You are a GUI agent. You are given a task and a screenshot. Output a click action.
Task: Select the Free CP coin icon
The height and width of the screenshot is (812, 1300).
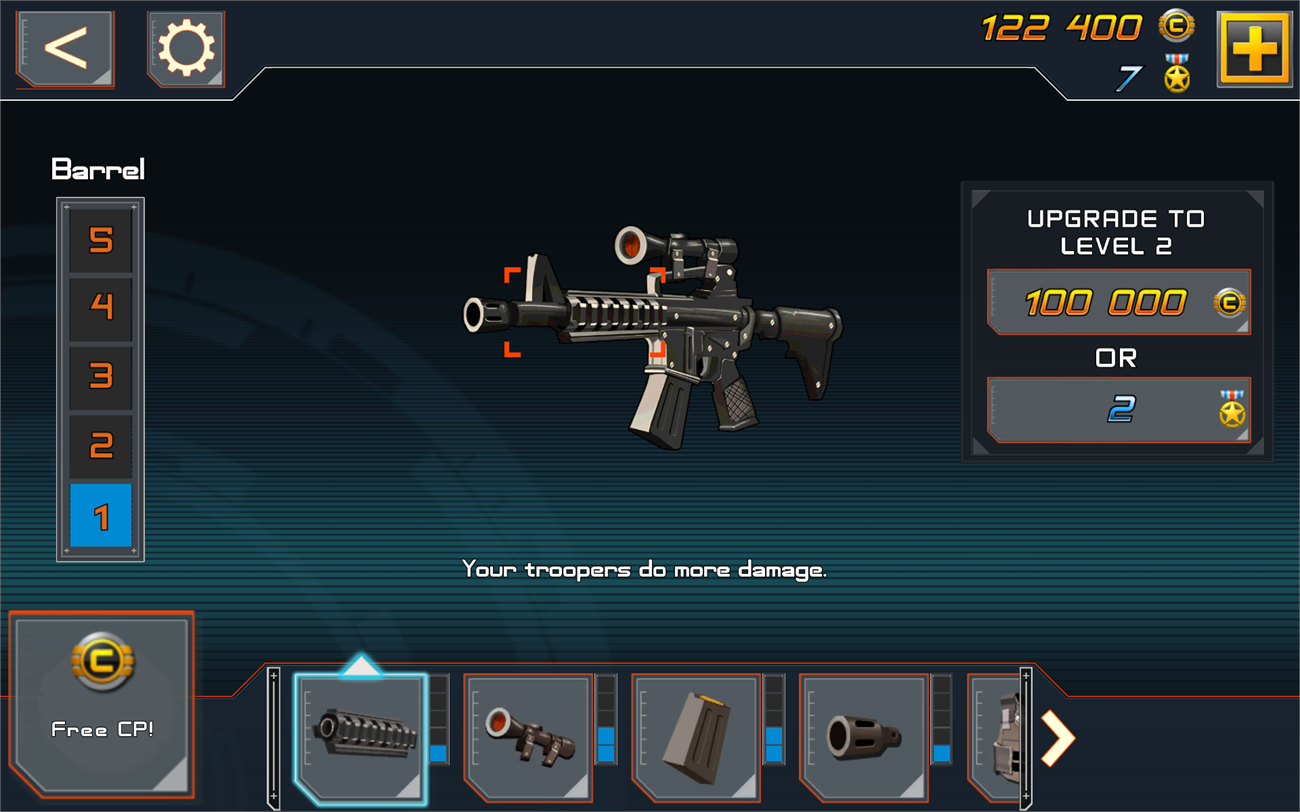100,660
